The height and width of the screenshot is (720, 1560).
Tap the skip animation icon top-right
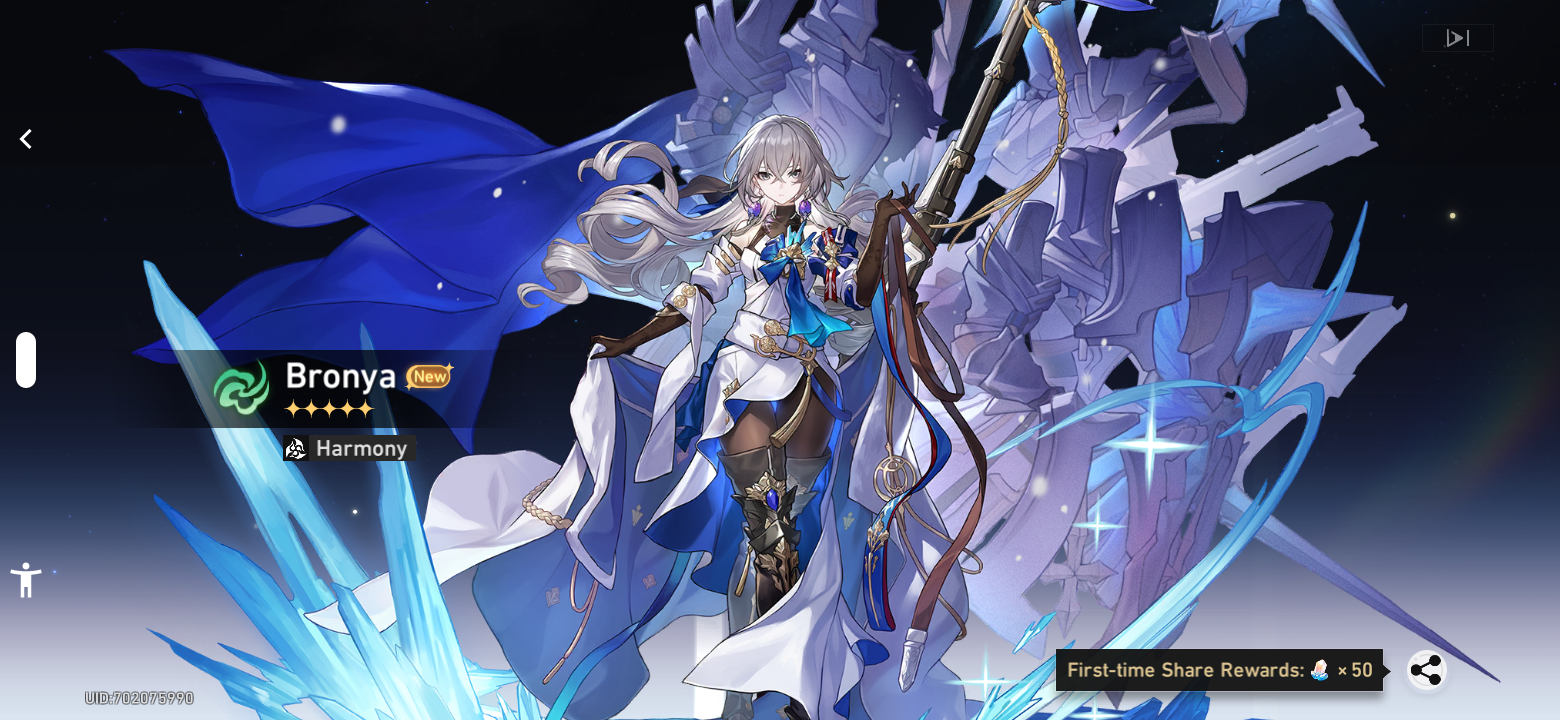tap(1457, 37)
